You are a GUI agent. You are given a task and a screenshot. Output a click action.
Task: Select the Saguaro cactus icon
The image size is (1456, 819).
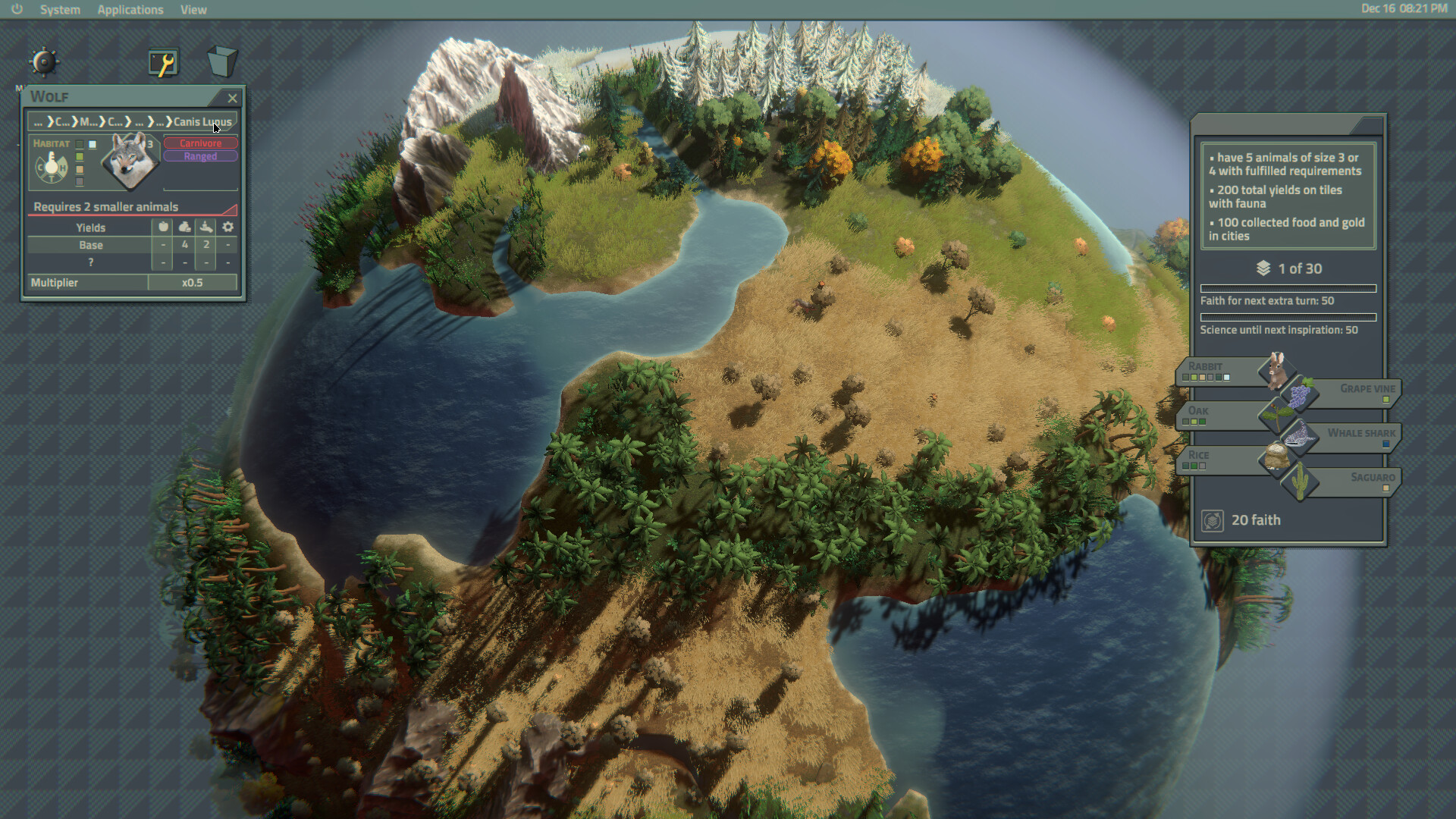1301,482
